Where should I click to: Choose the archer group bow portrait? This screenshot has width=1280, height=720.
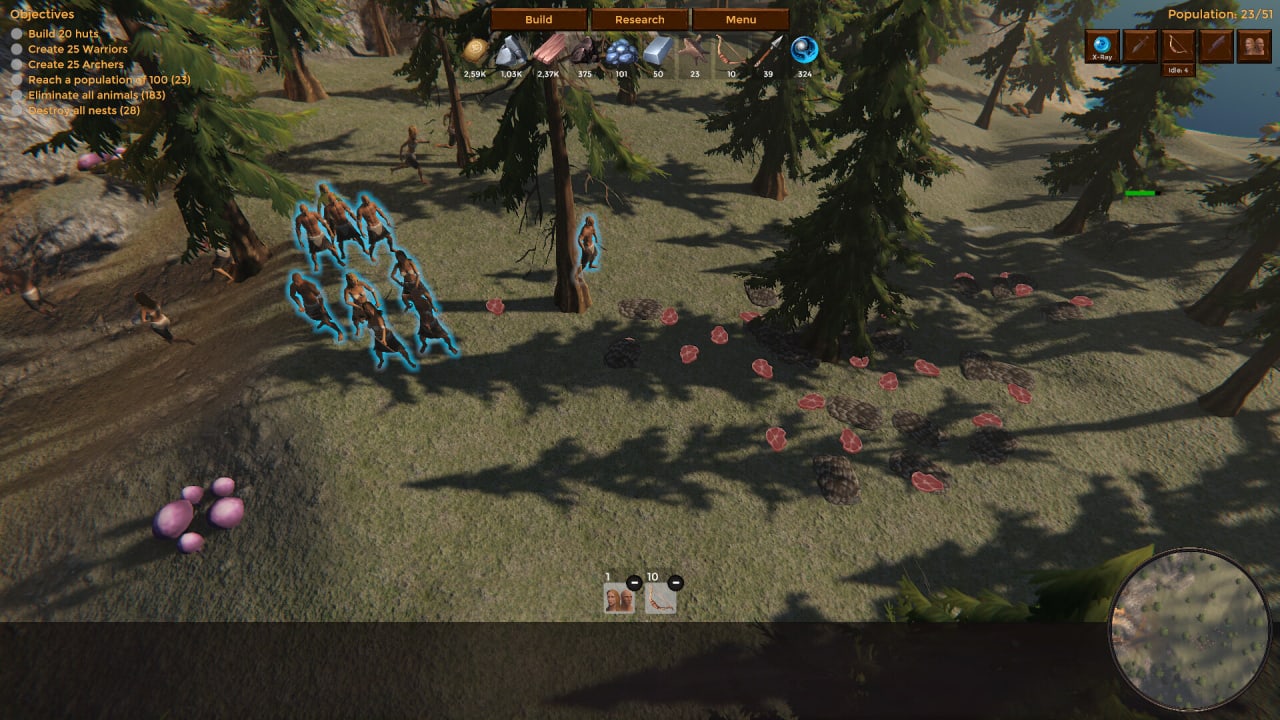pyautogui.click(x=660, y=599)
